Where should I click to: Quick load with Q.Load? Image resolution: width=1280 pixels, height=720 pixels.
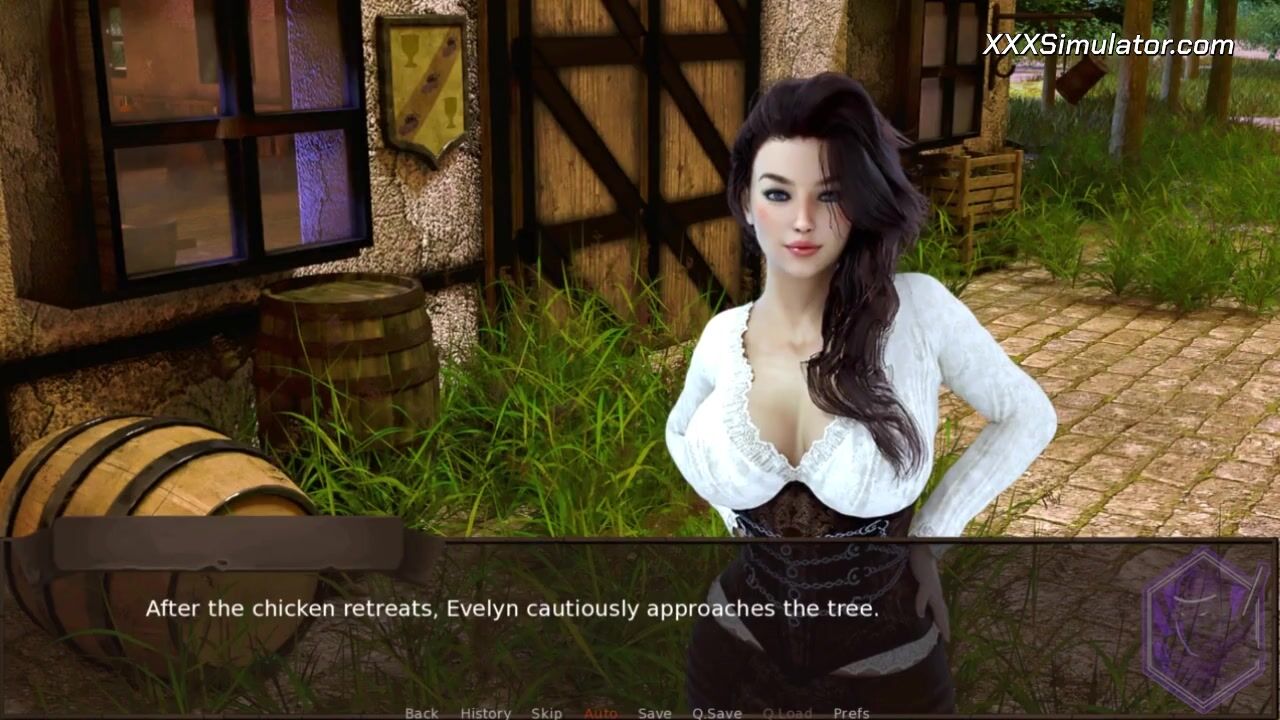787,713
